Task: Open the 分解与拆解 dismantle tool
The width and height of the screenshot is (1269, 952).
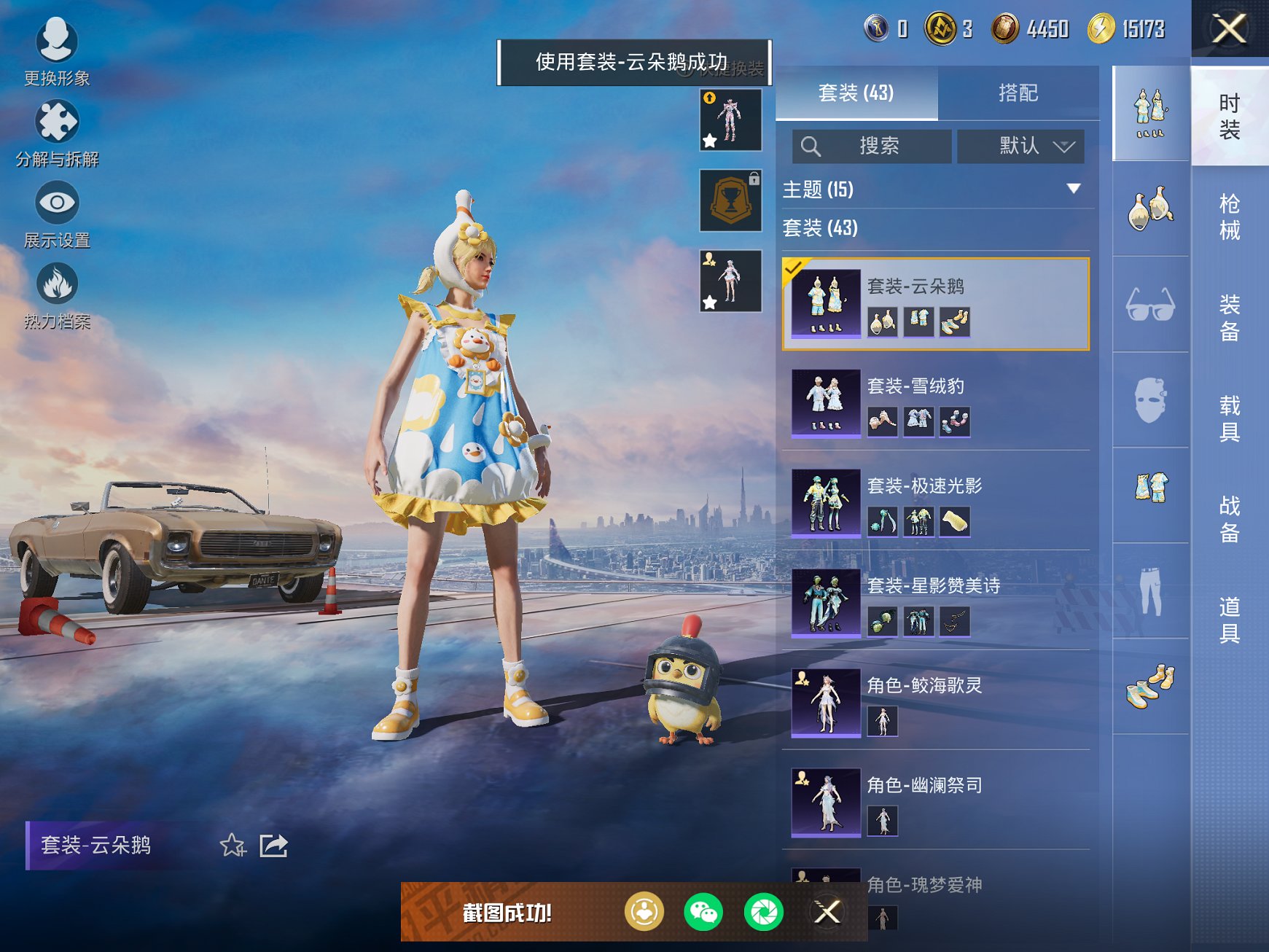Action: (57, 125)
